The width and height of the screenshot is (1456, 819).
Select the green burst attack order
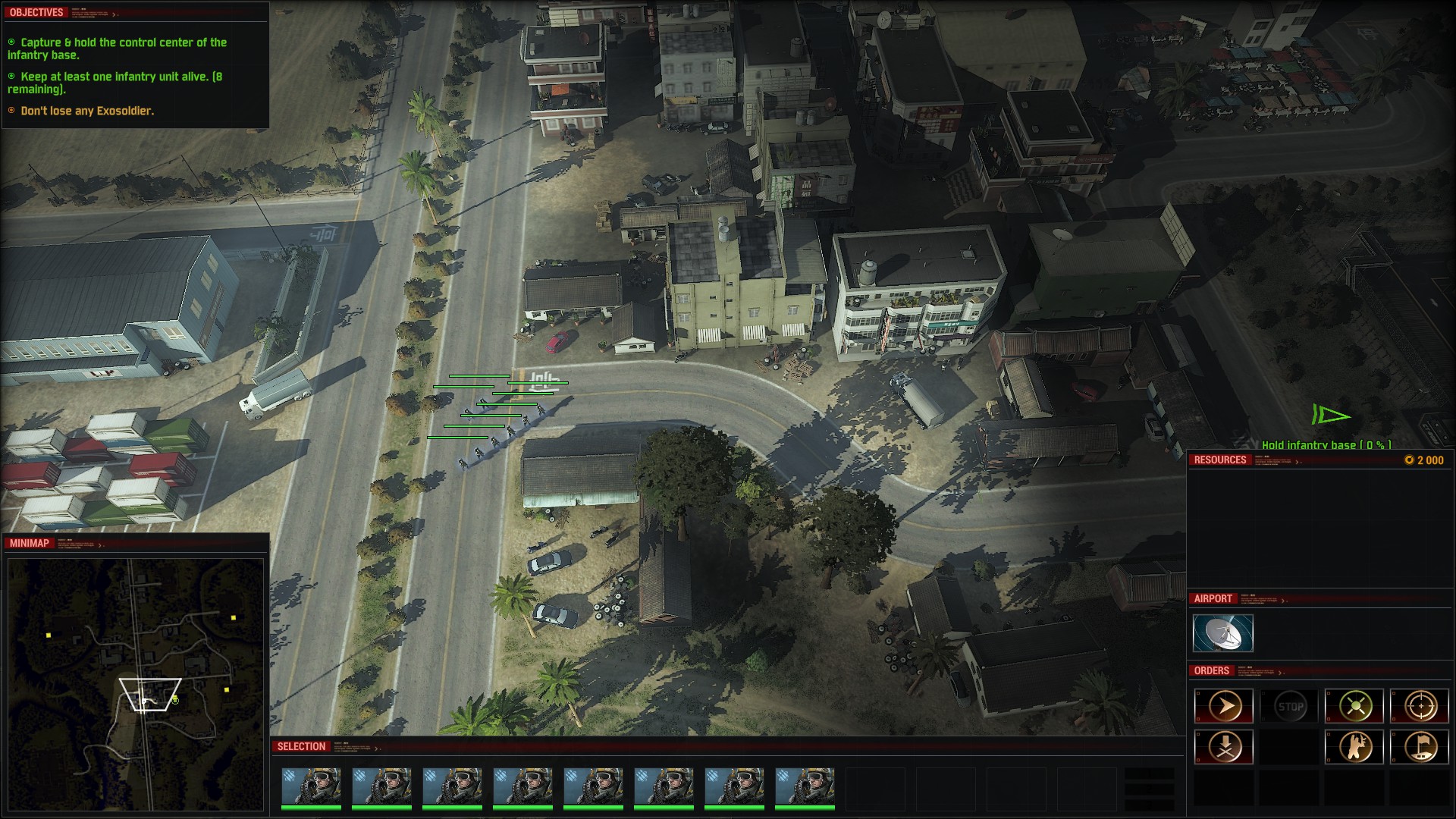1355,707
